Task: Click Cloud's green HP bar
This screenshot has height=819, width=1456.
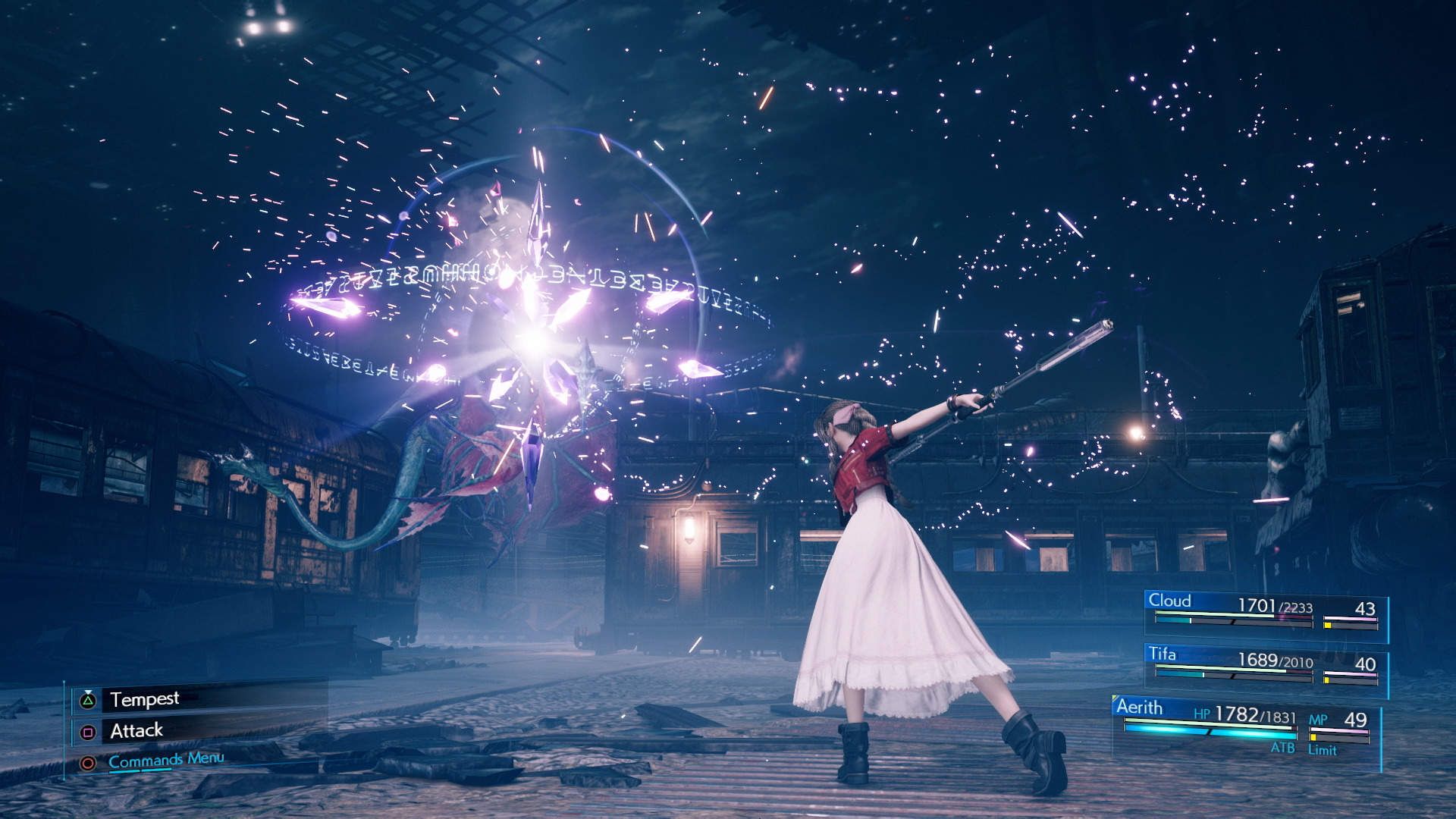Action: coord(1213,613)
